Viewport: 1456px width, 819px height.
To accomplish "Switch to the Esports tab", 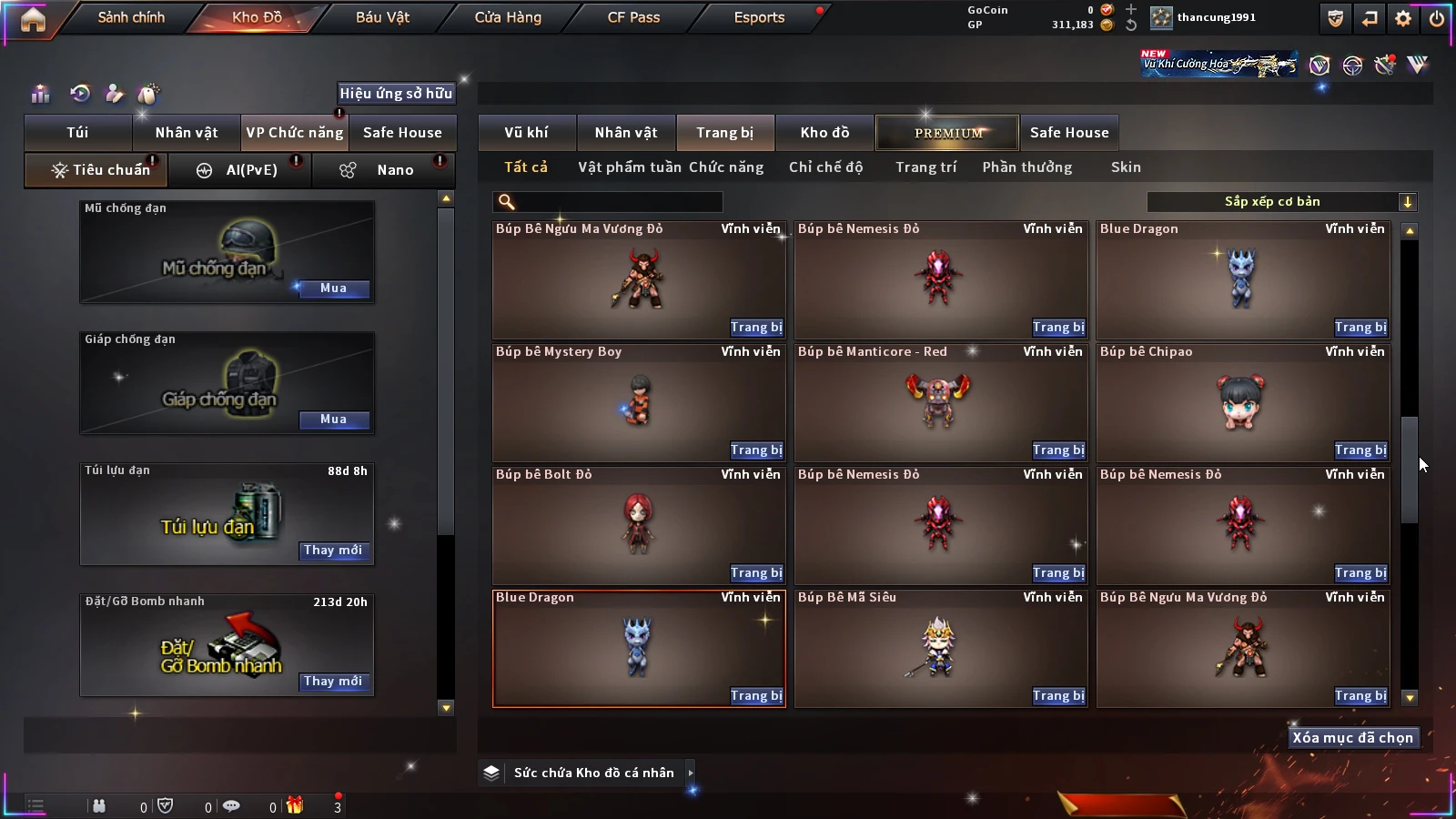I will (759, 17).
